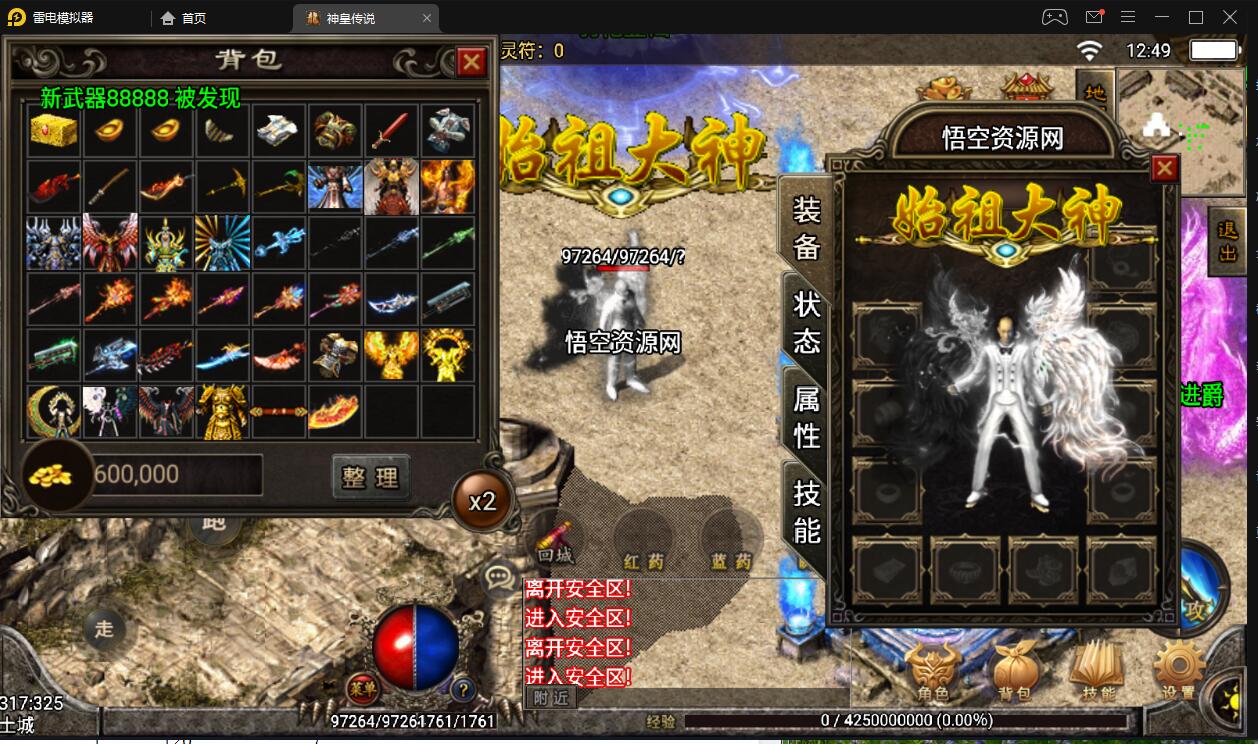Close the 背包 backpack window
This screenshot has width=1258, height=744.
[x=471, y=63]
